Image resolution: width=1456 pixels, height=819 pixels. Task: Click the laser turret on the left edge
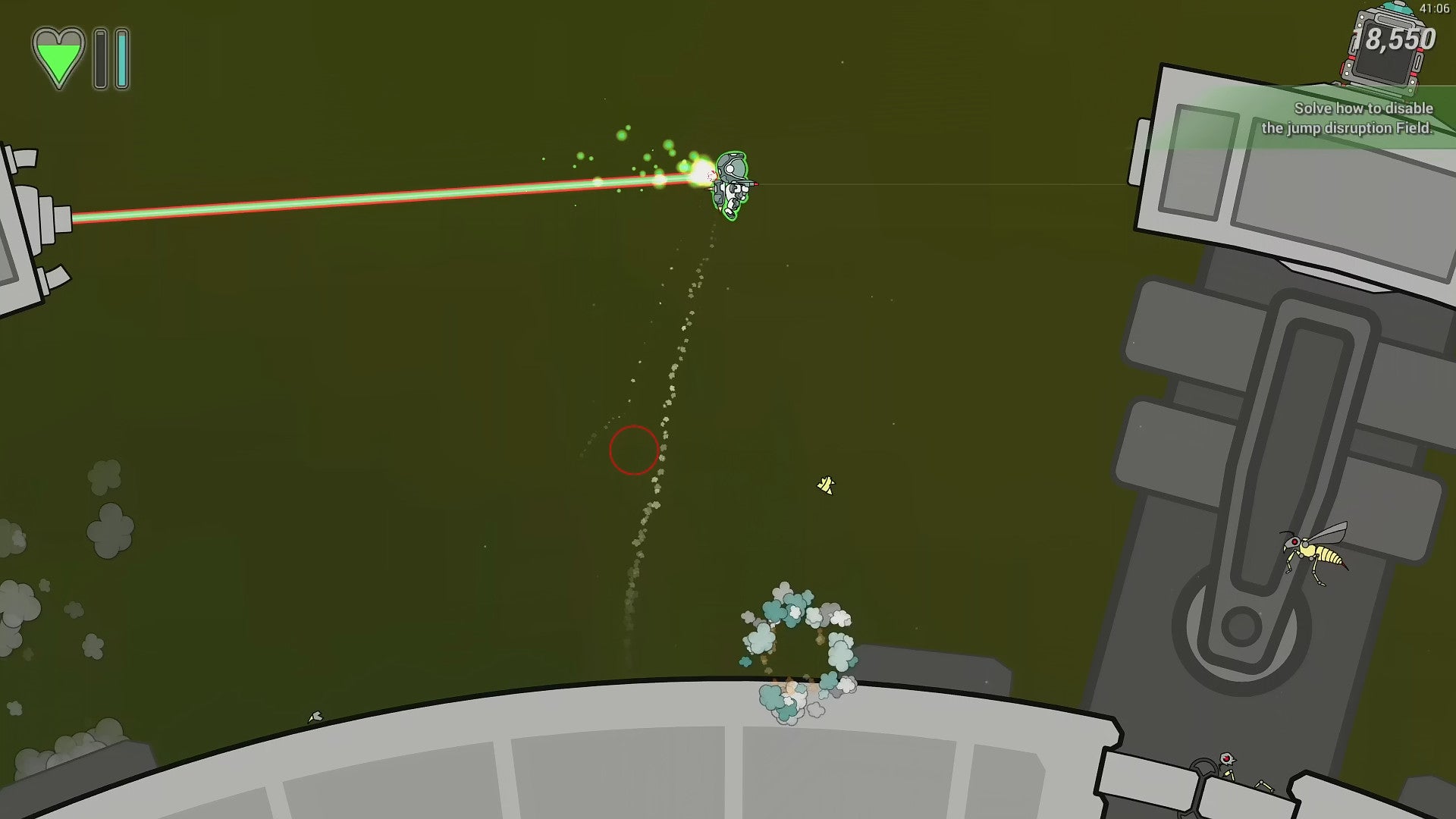[30, 220]
